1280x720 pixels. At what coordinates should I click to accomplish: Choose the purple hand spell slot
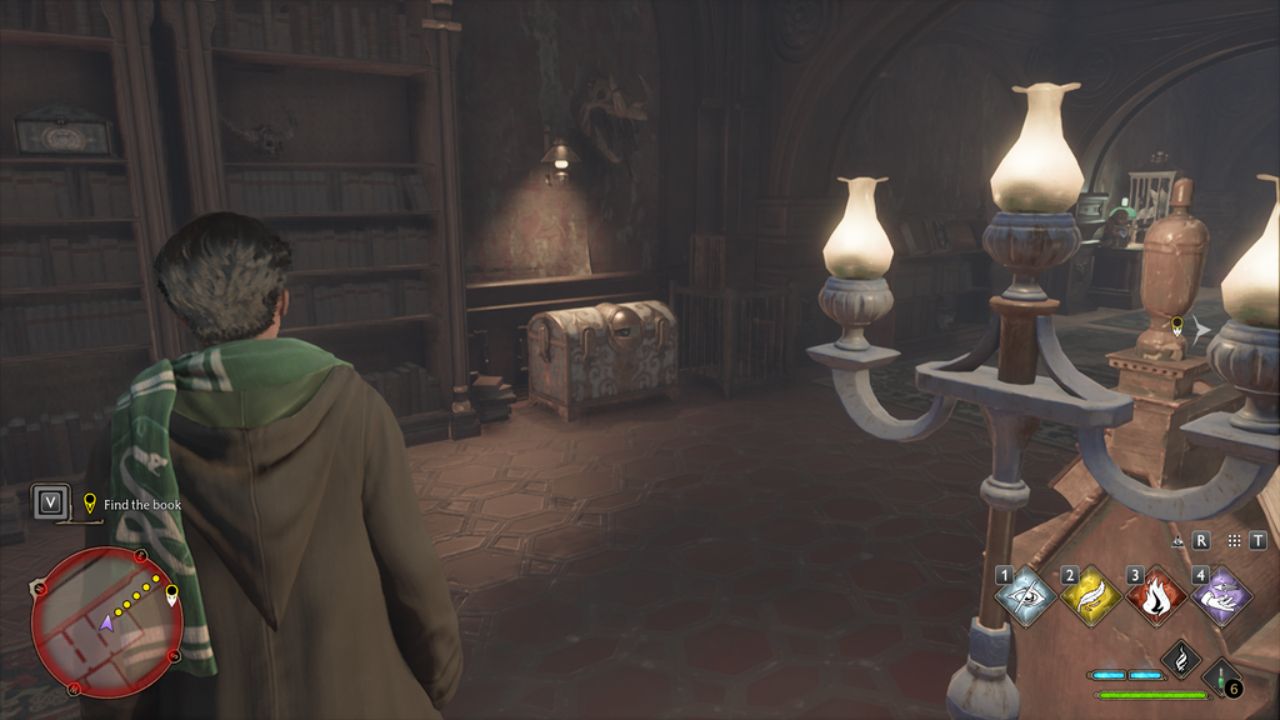tap(1222, 597)
